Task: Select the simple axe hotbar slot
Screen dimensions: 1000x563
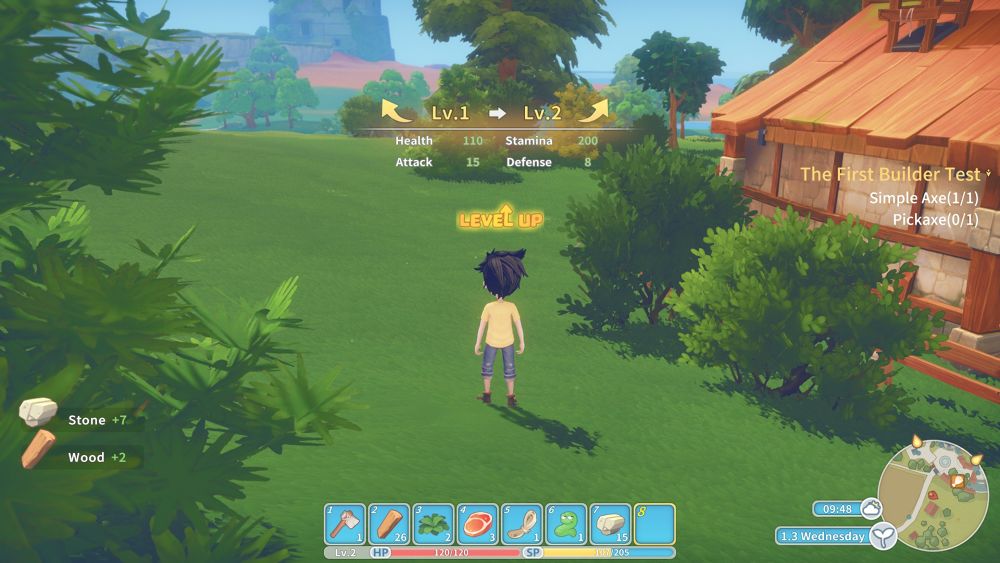Action: click(x=345, y=524)
